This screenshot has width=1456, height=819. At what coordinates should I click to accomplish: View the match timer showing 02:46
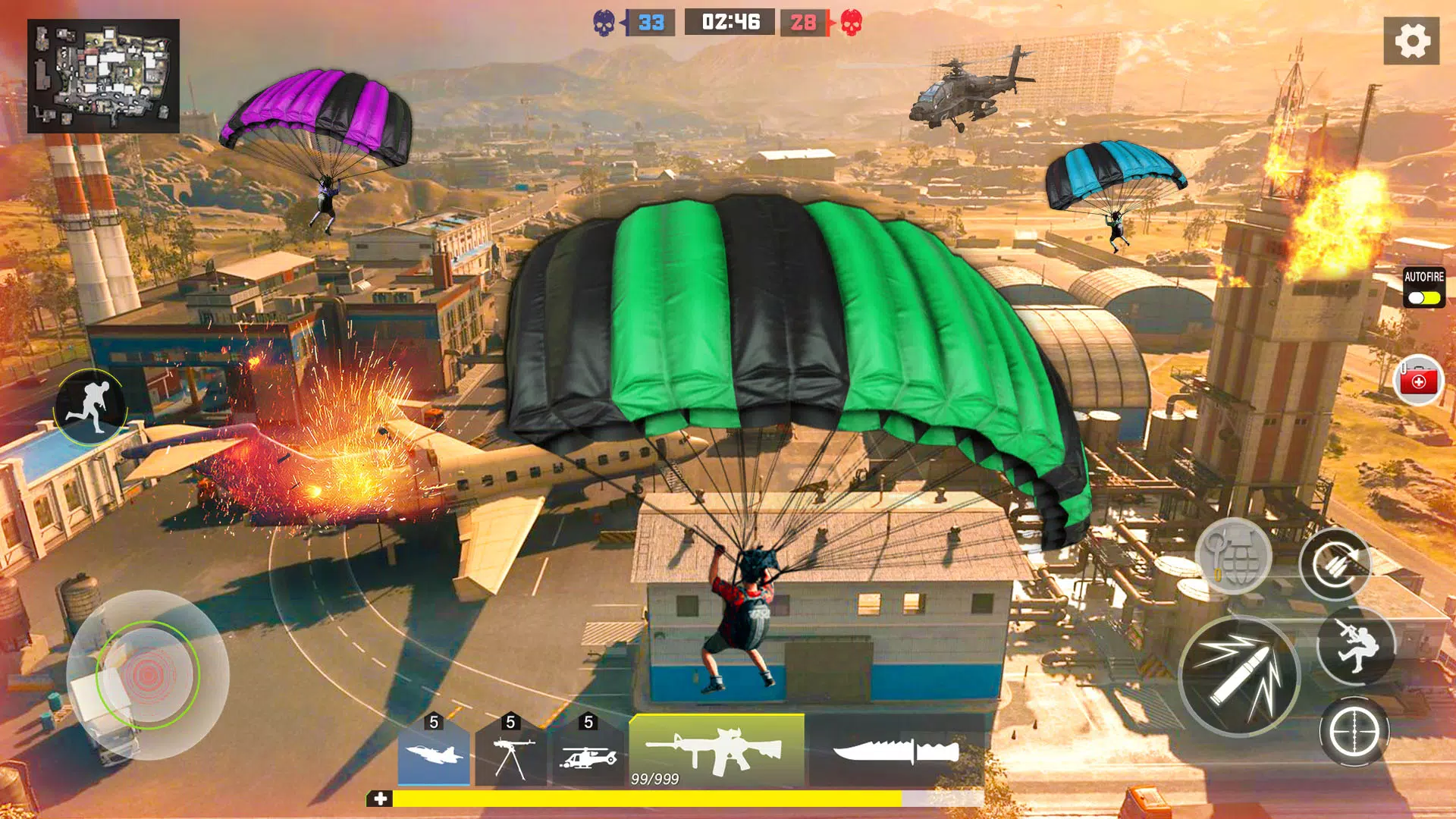[x=729, y=21]
